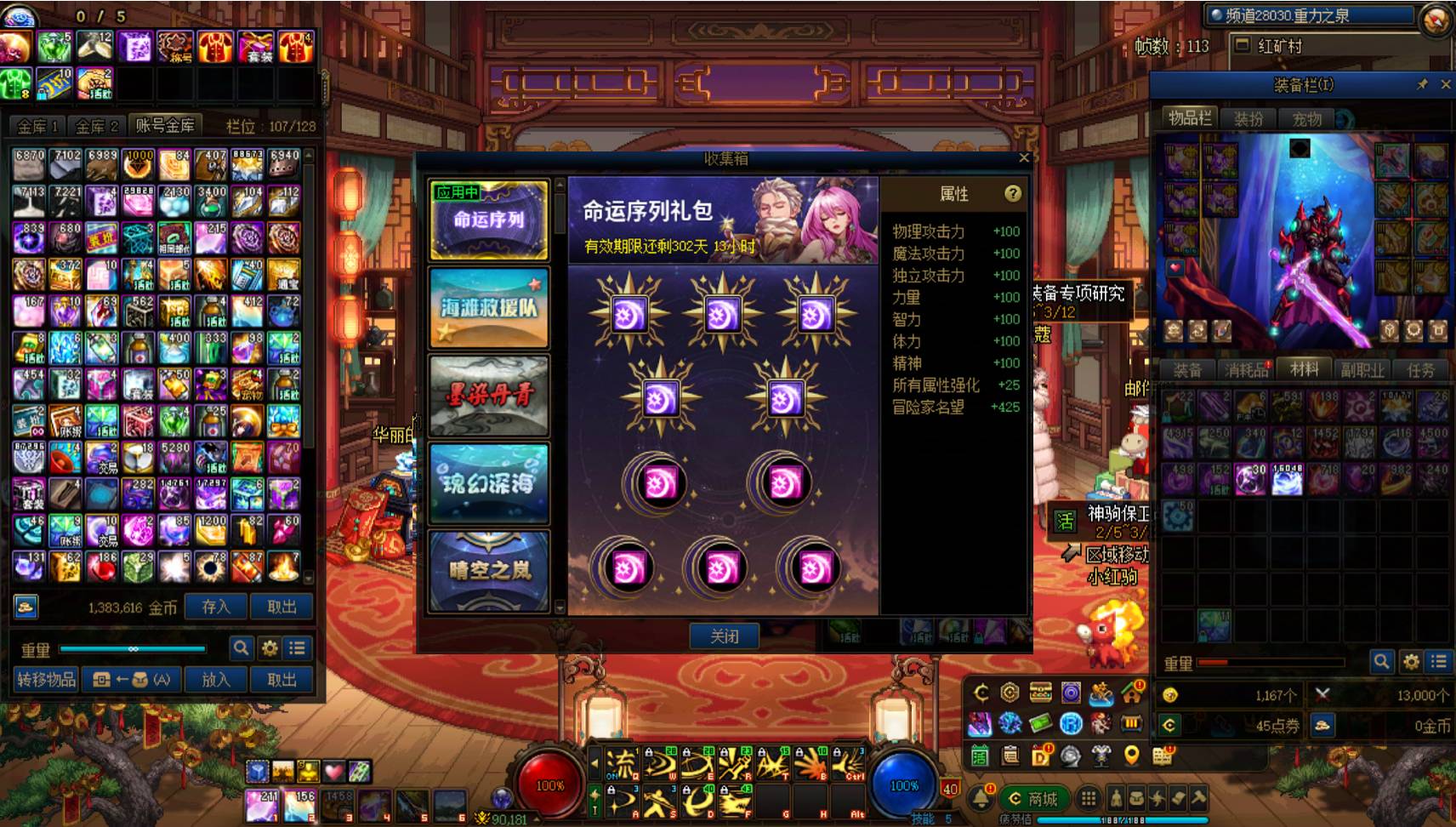Expand the 瑰幻深海 gift category
The image size is (1456, 827).
click(489, 483)
